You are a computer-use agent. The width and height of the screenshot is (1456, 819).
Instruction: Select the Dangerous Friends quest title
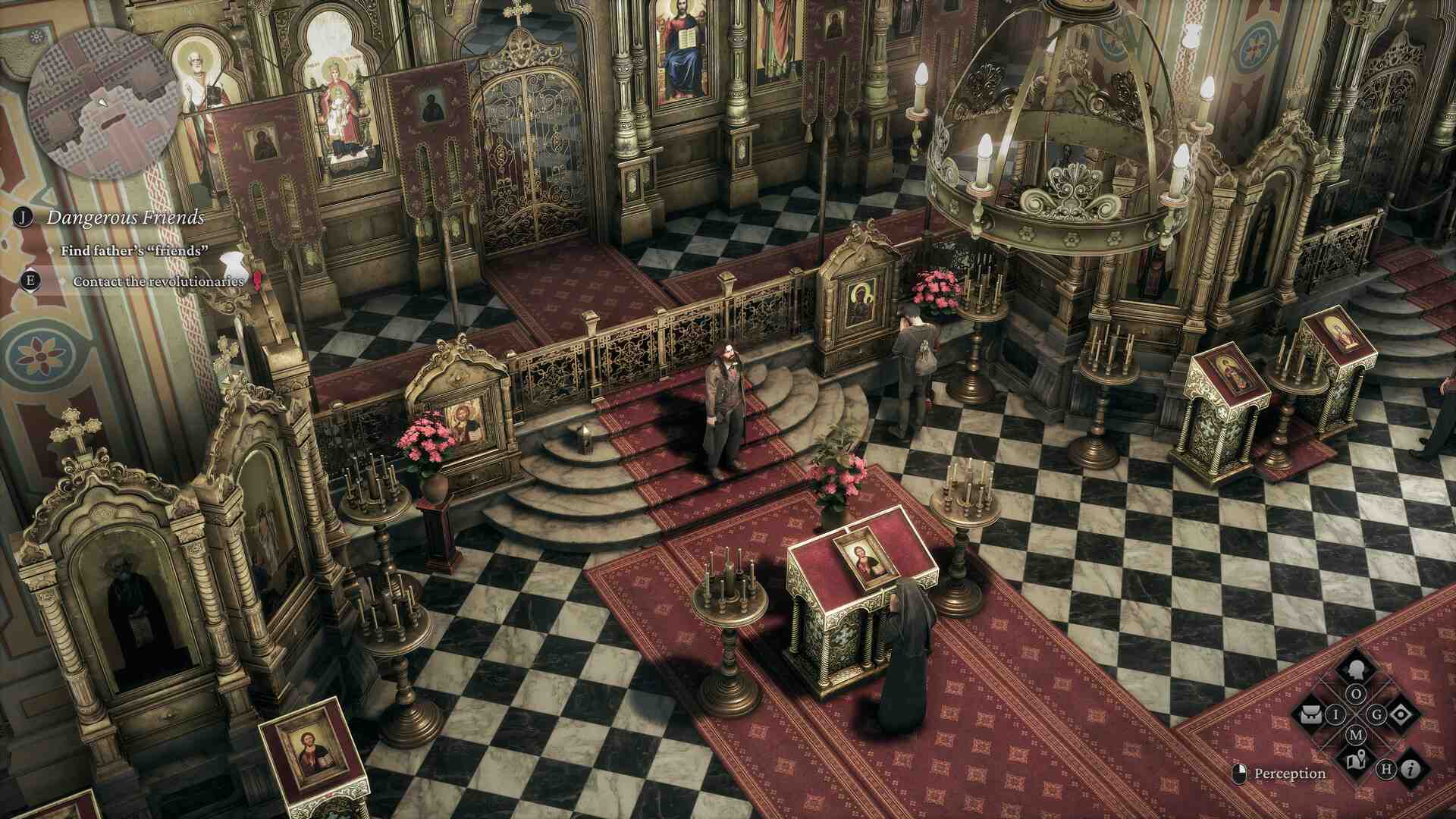coord(125,218)
